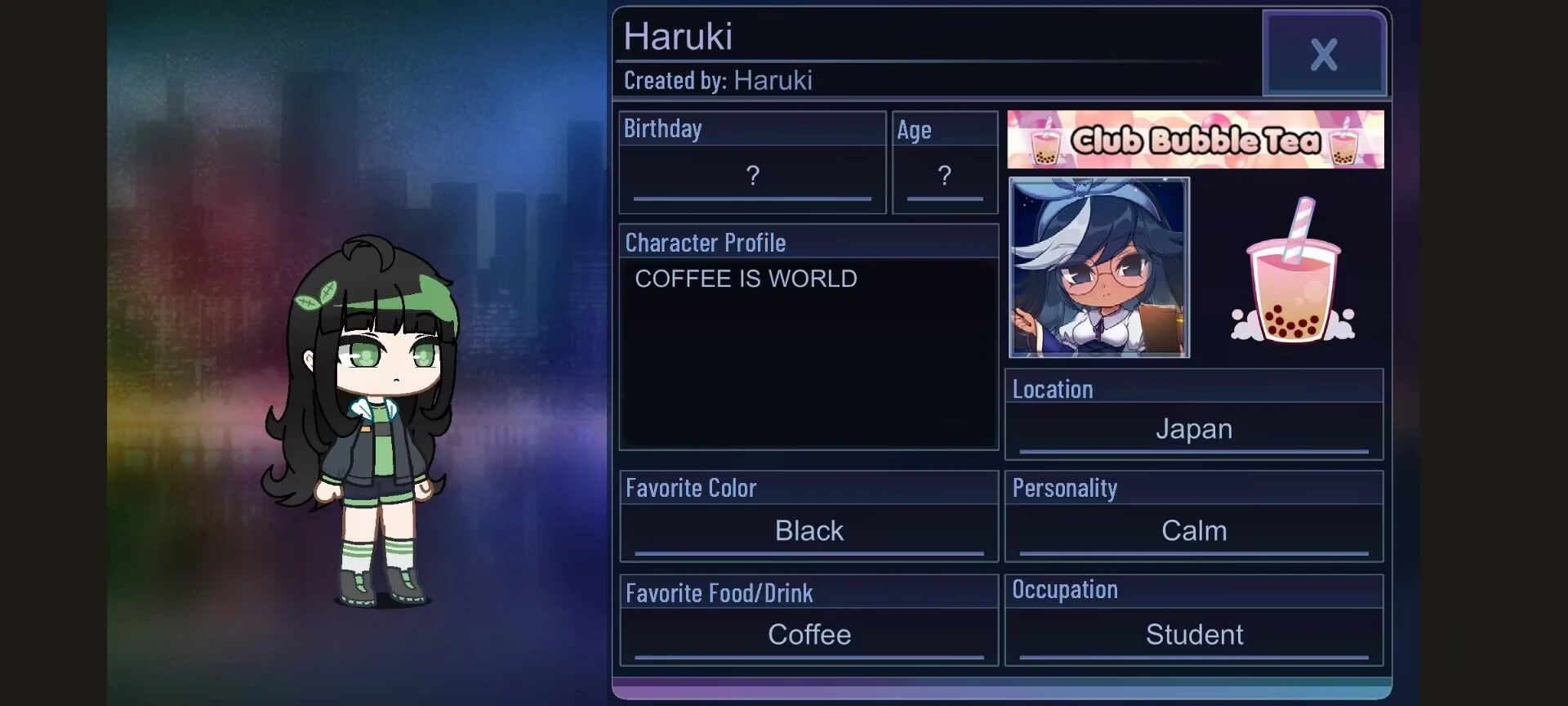Select Black as the Favorite Color
1568x706 pixels.
coord(808,530)
